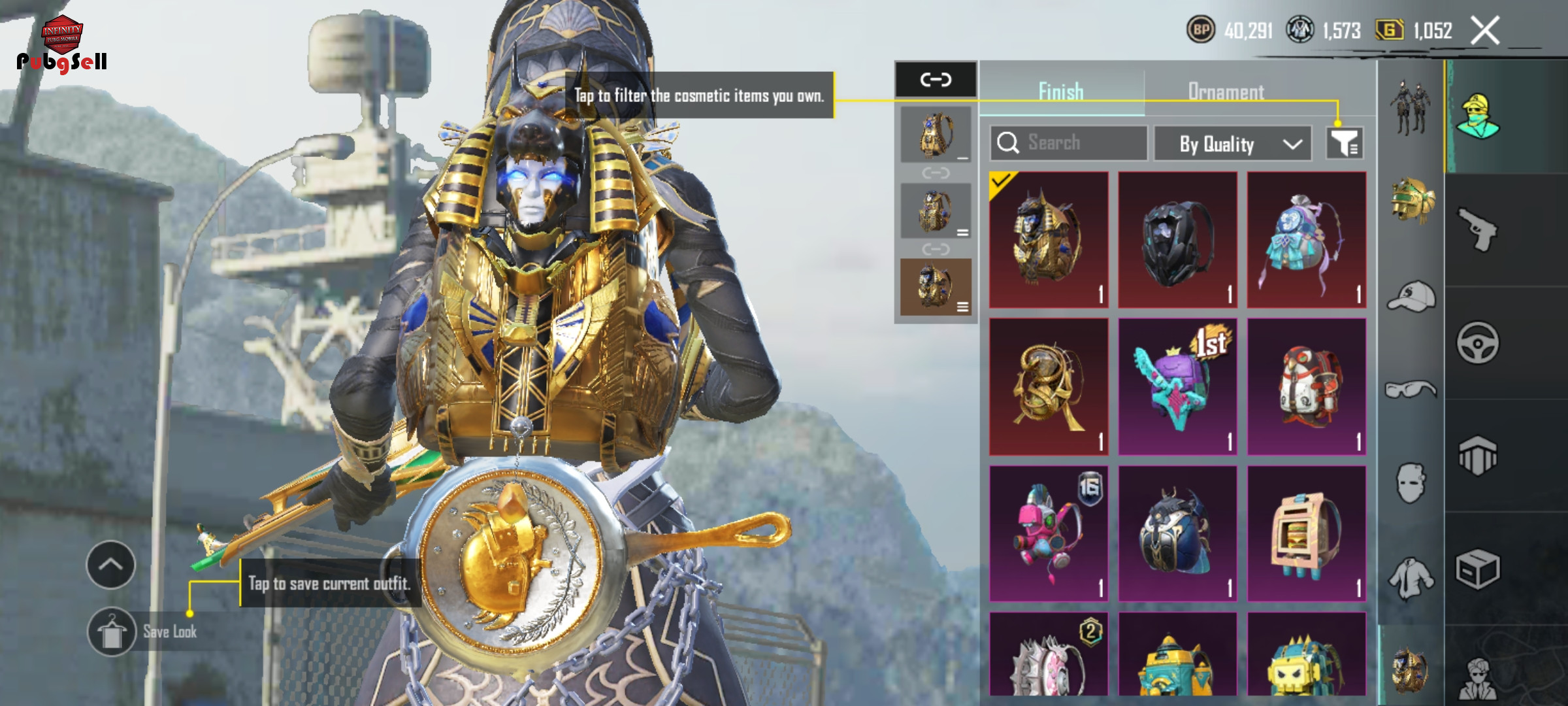The width and height of the screenshot is (1568, 706).
Task: Open the By Quality sort dropdown
Action: (x=1232, y=144)
